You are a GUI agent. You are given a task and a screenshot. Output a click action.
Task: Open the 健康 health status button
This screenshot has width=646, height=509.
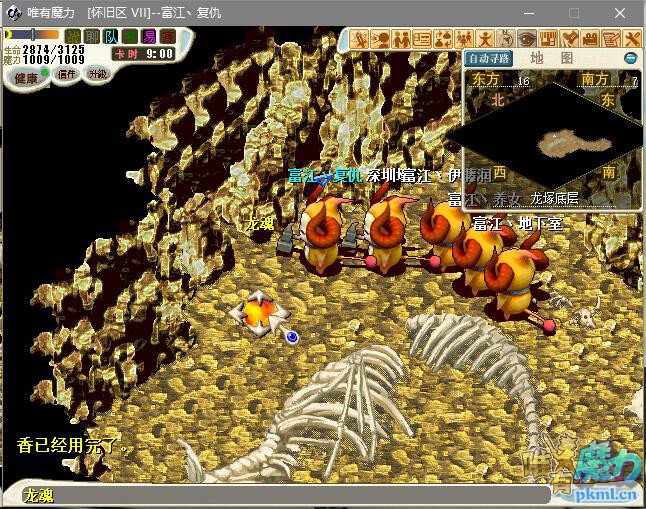click(x=26, y=78)
